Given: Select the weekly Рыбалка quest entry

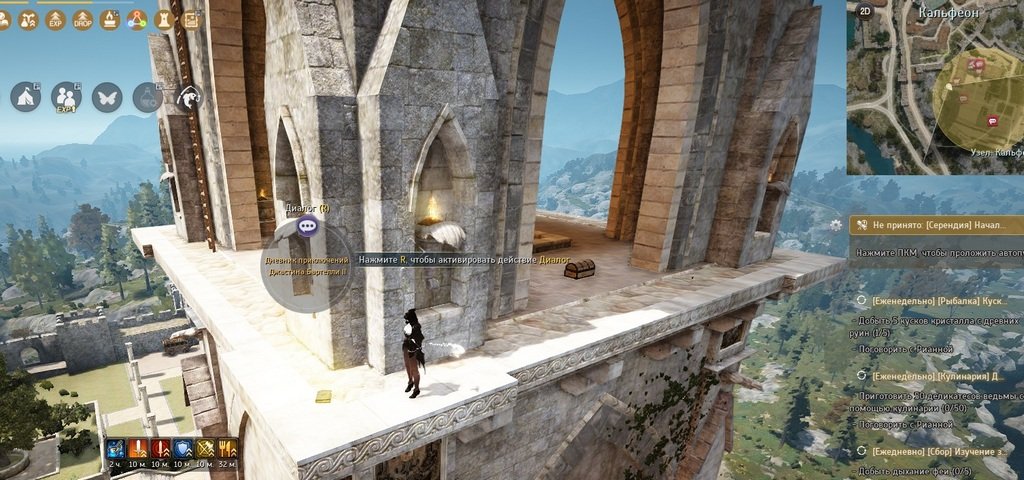Looking at the screenshot, I should tap(940, 300).
